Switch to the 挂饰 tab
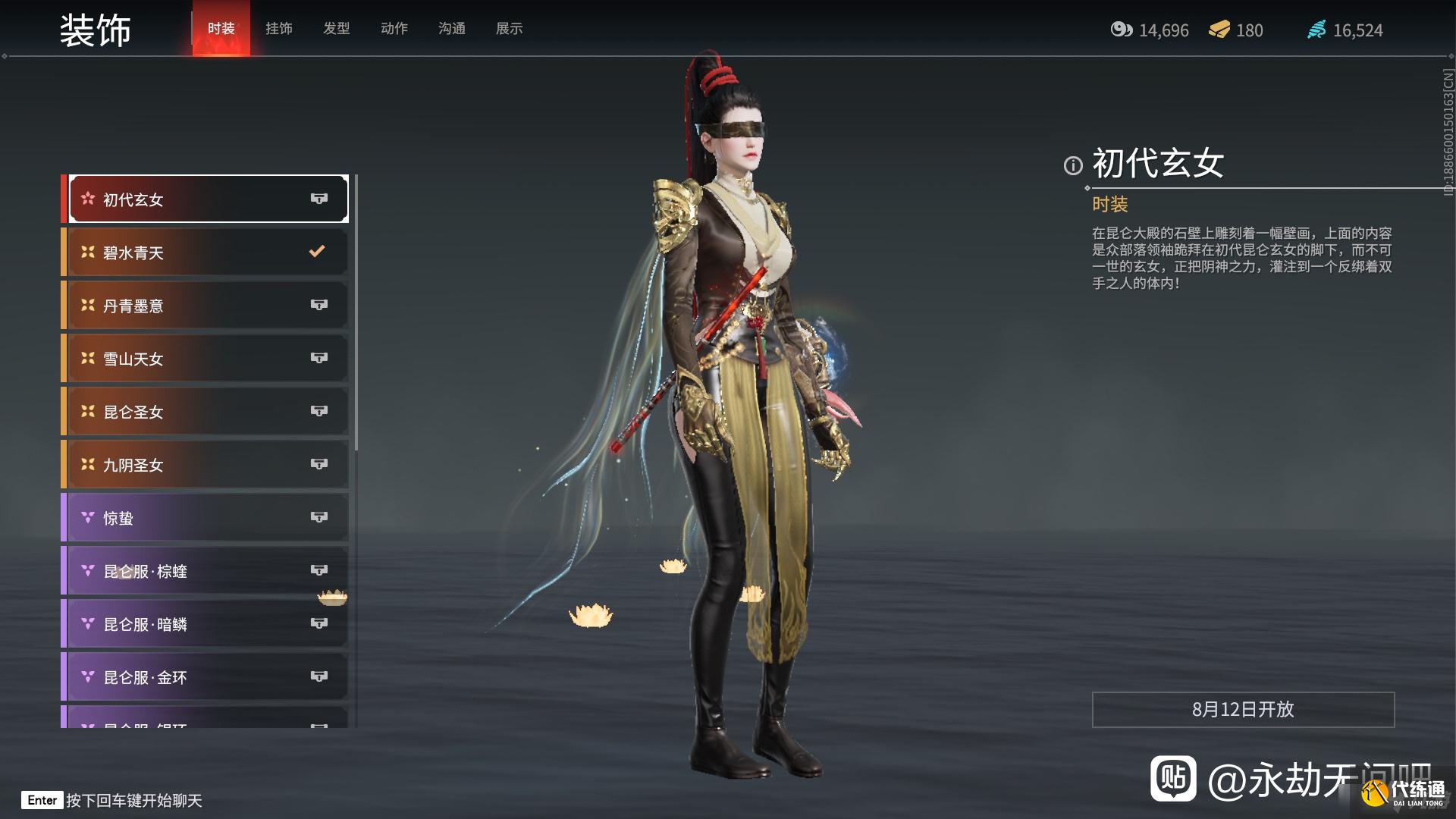This screenshot has width=1456, height=819. [x=278, y=28]
